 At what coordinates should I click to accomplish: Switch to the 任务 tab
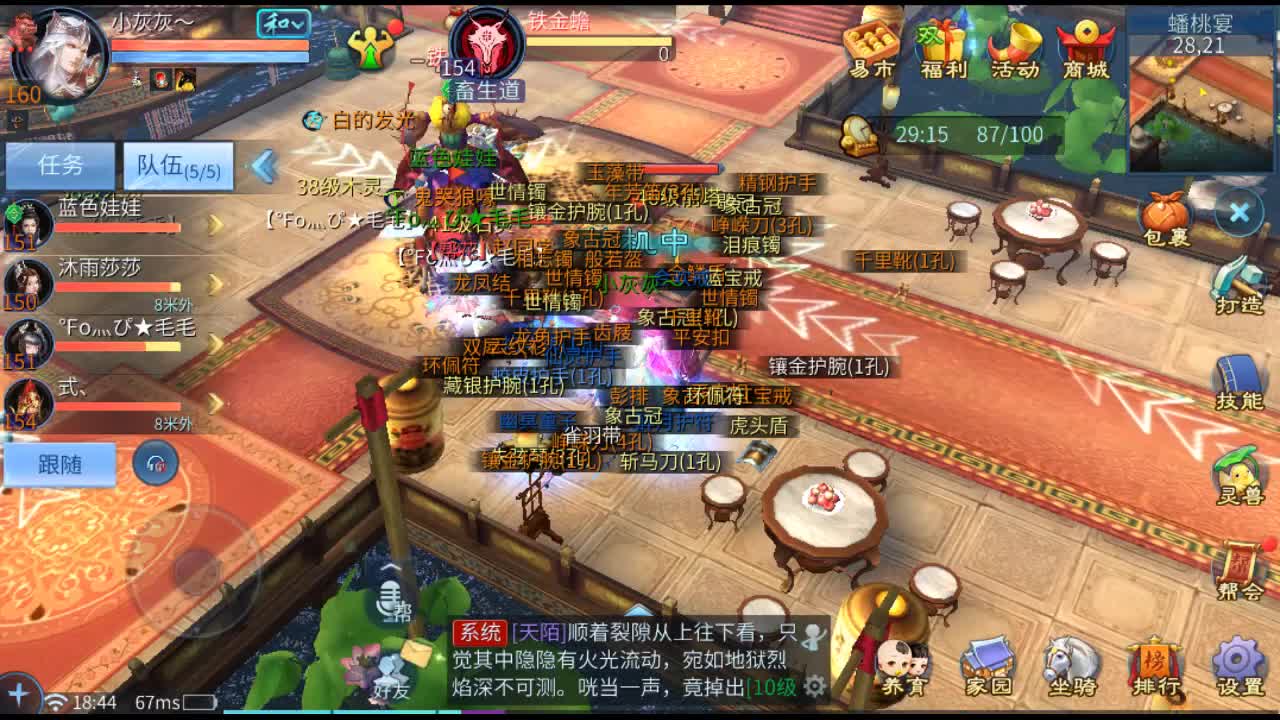click(x=60, y=164)
